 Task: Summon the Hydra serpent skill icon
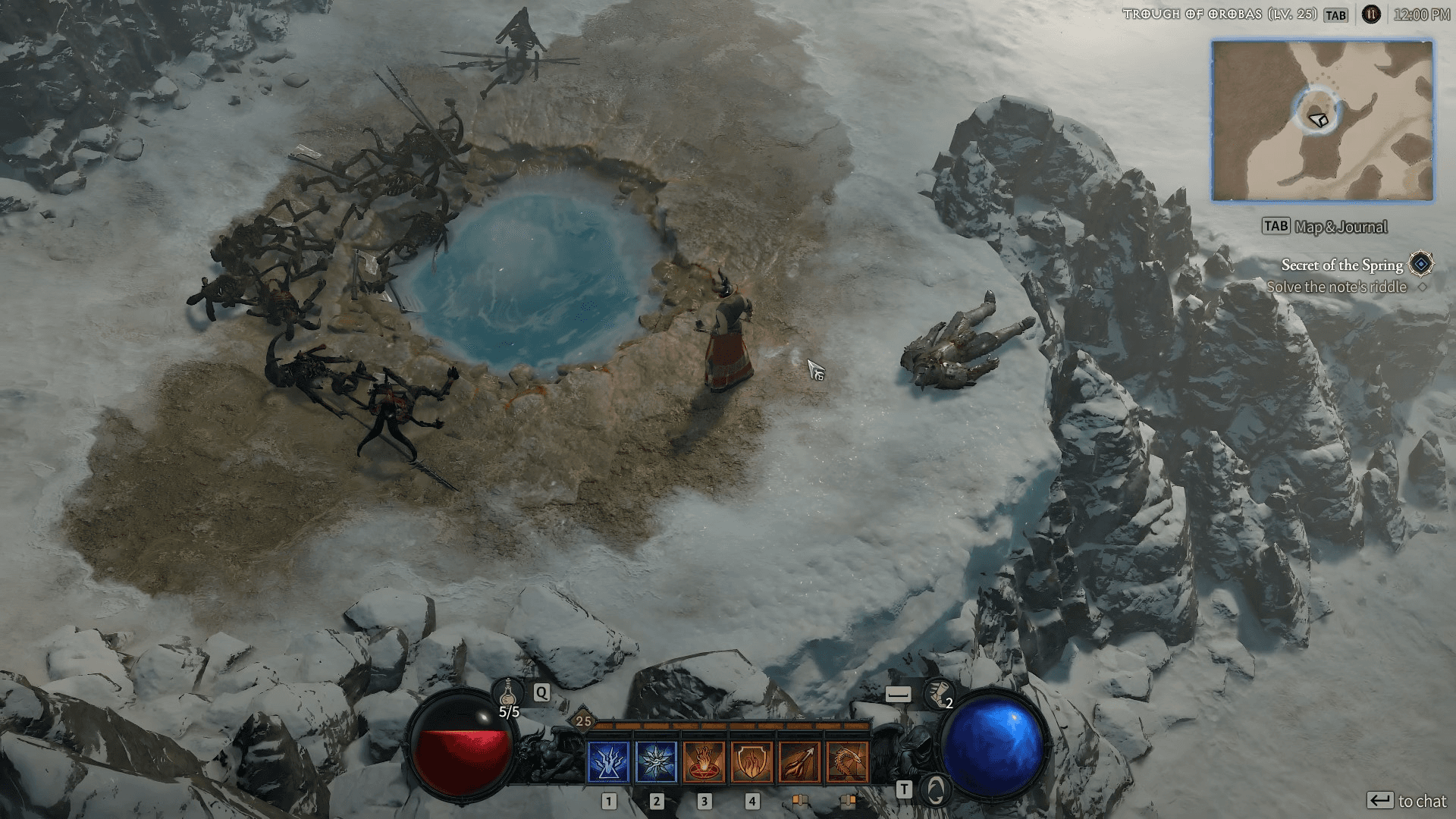(846, 762)
